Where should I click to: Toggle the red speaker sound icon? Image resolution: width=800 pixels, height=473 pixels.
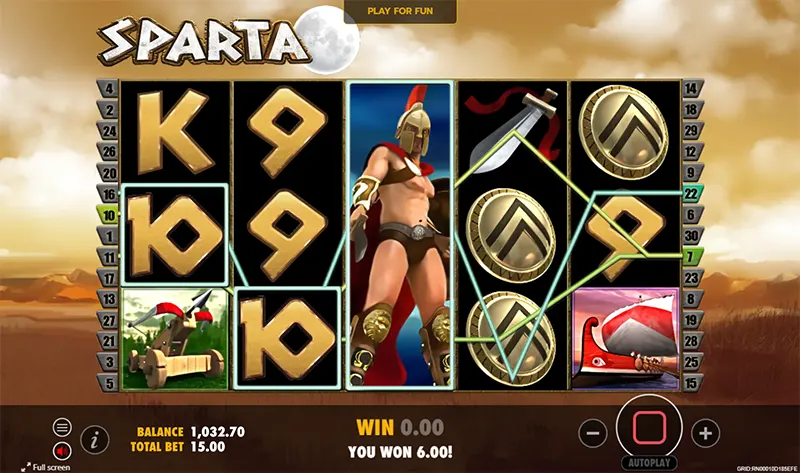pos(62,448)
